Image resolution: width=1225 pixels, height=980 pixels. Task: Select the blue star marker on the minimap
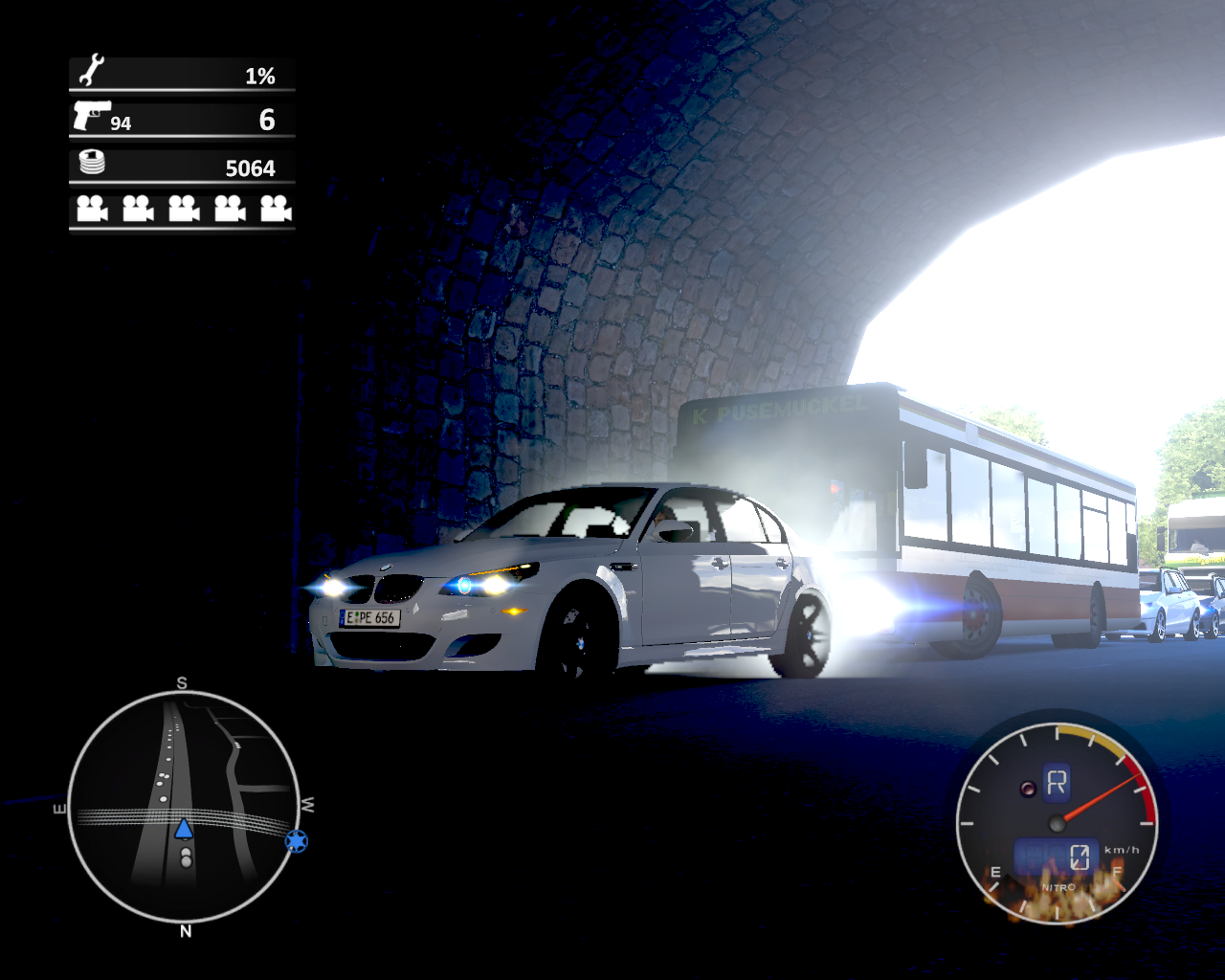coord(297,841)
